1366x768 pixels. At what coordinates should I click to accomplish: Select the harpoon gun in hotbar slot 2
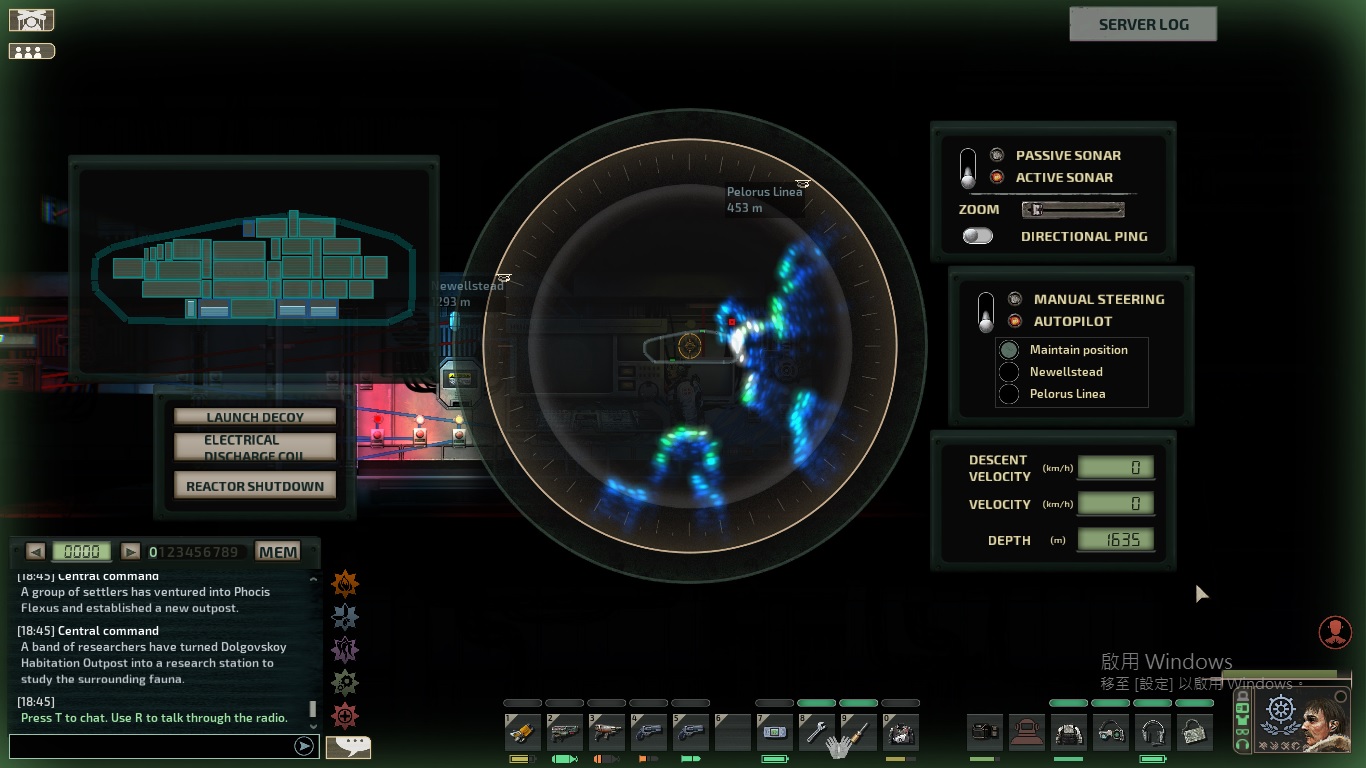[x=565, y=732]
